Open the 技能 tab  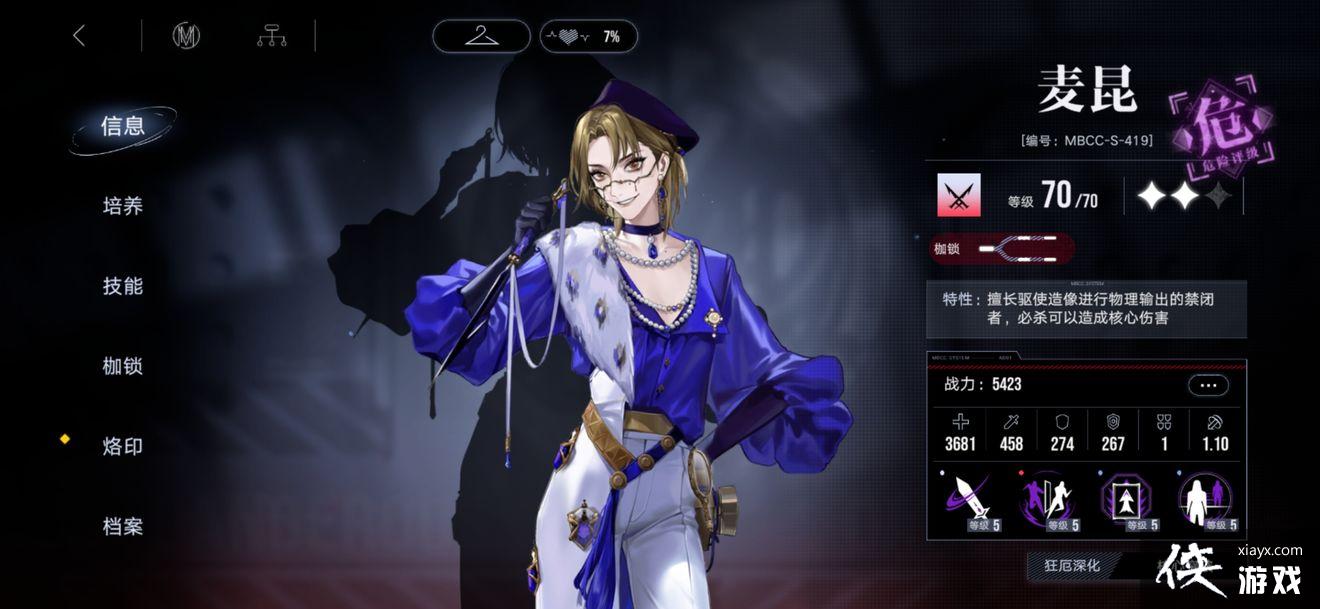coord(123,287)
